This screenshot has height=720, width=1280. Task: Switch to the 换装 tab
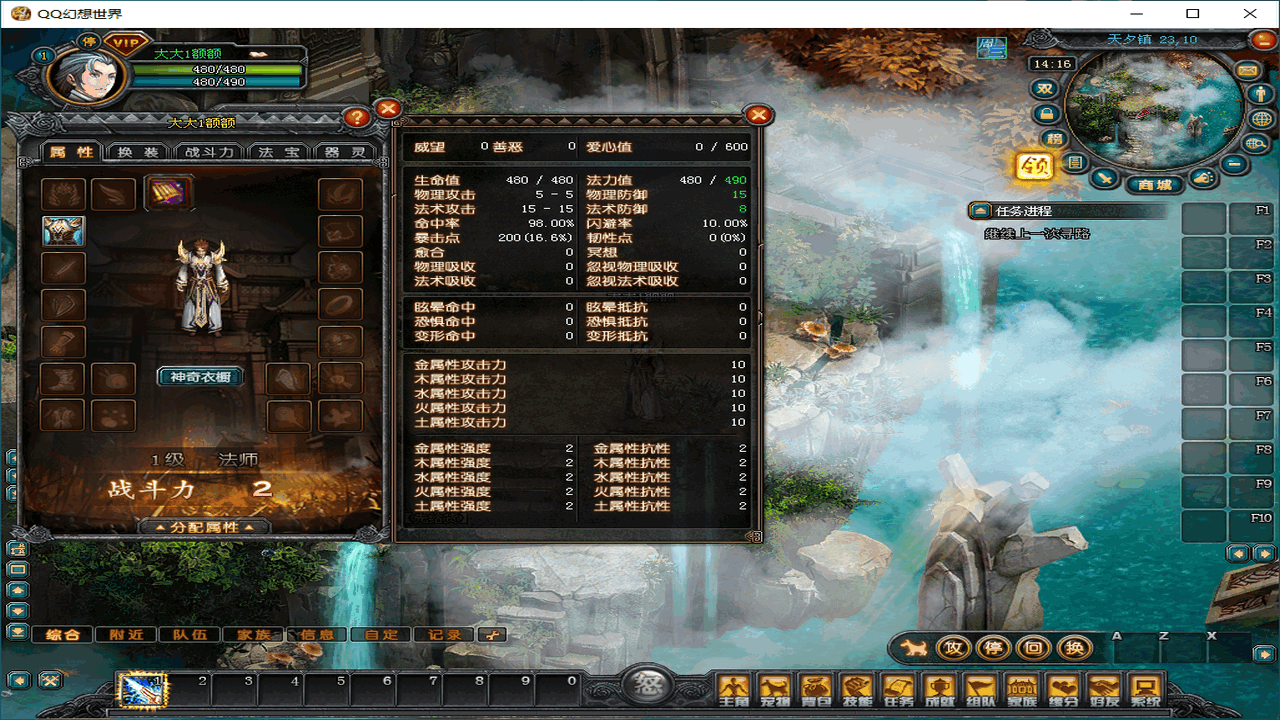pyautogui.click(x=138, y=152)
